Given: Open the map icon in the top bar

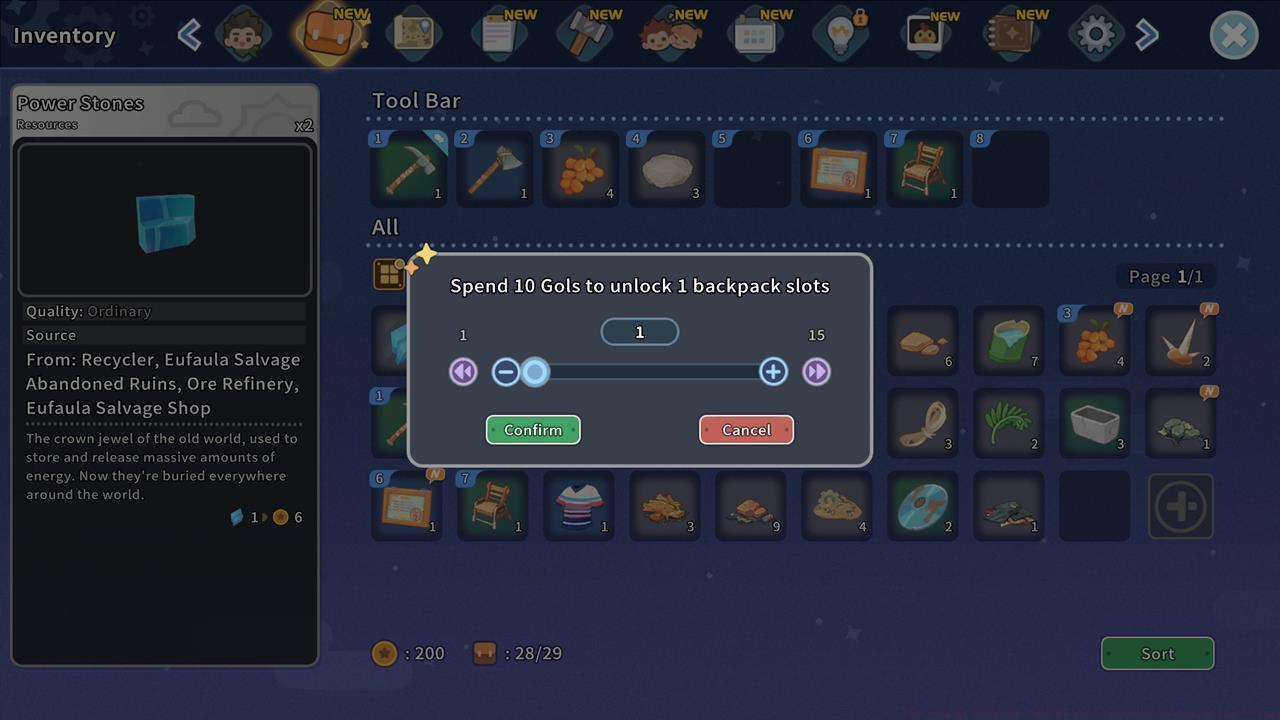Looking at the screenshot, I should tap(414, 33).
